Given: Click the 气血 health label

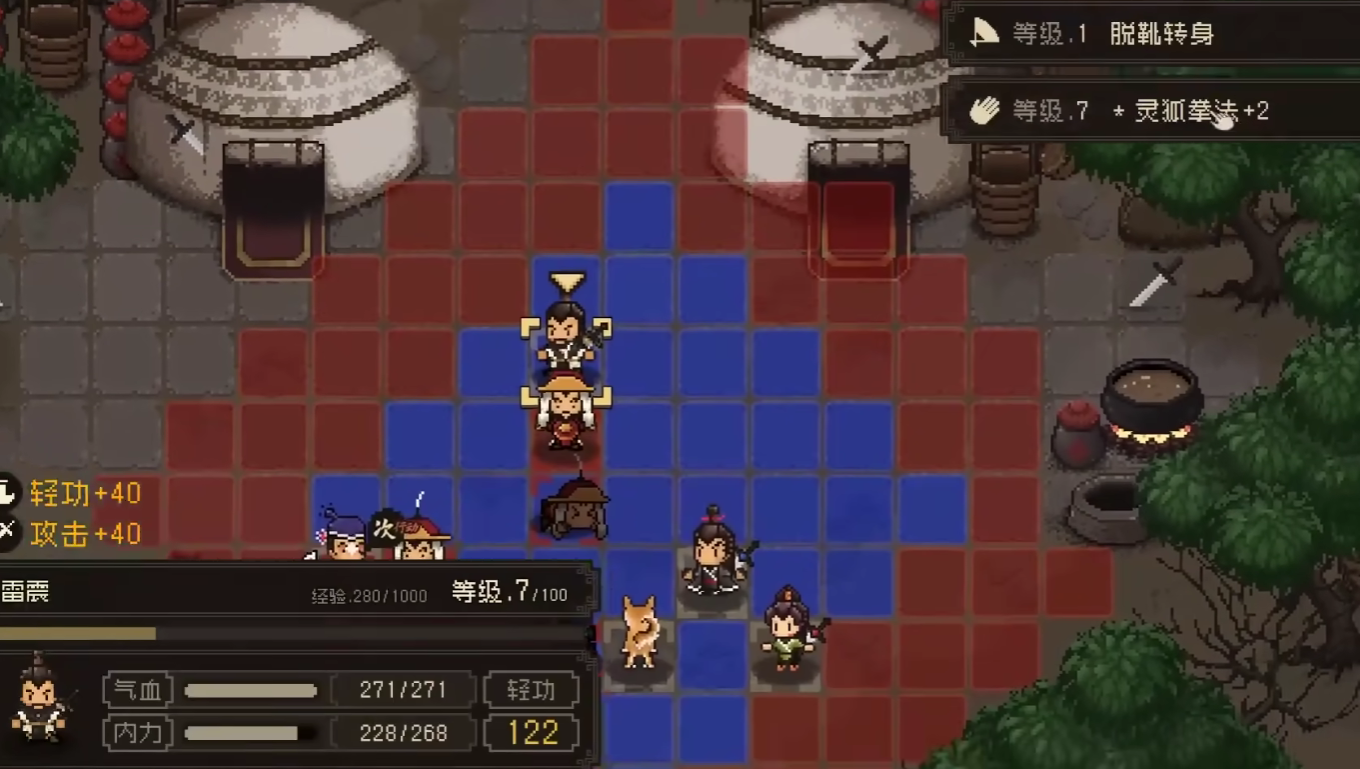Looking at the screenshot, I should [x=136, y=689].
